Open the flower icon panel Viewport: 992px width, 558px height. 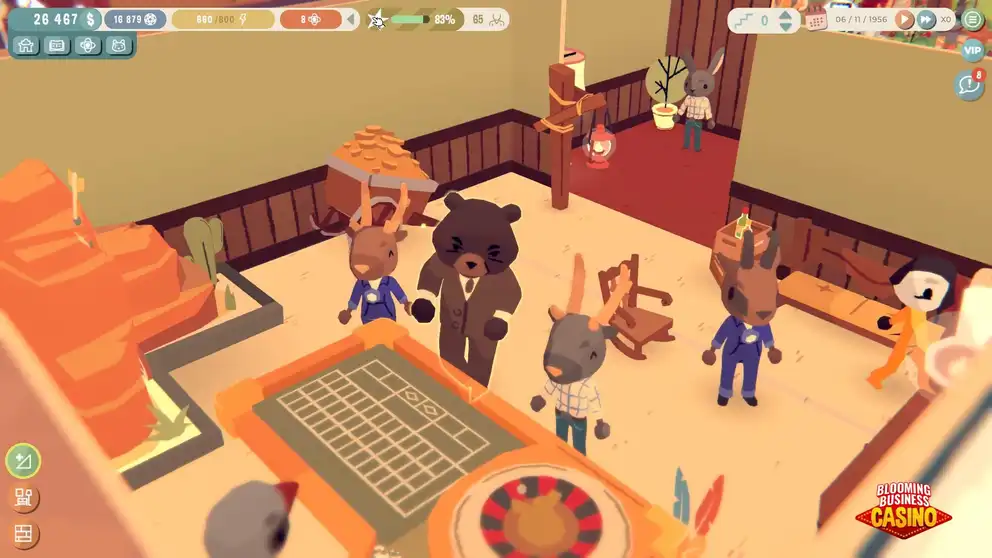click(88, 45)
